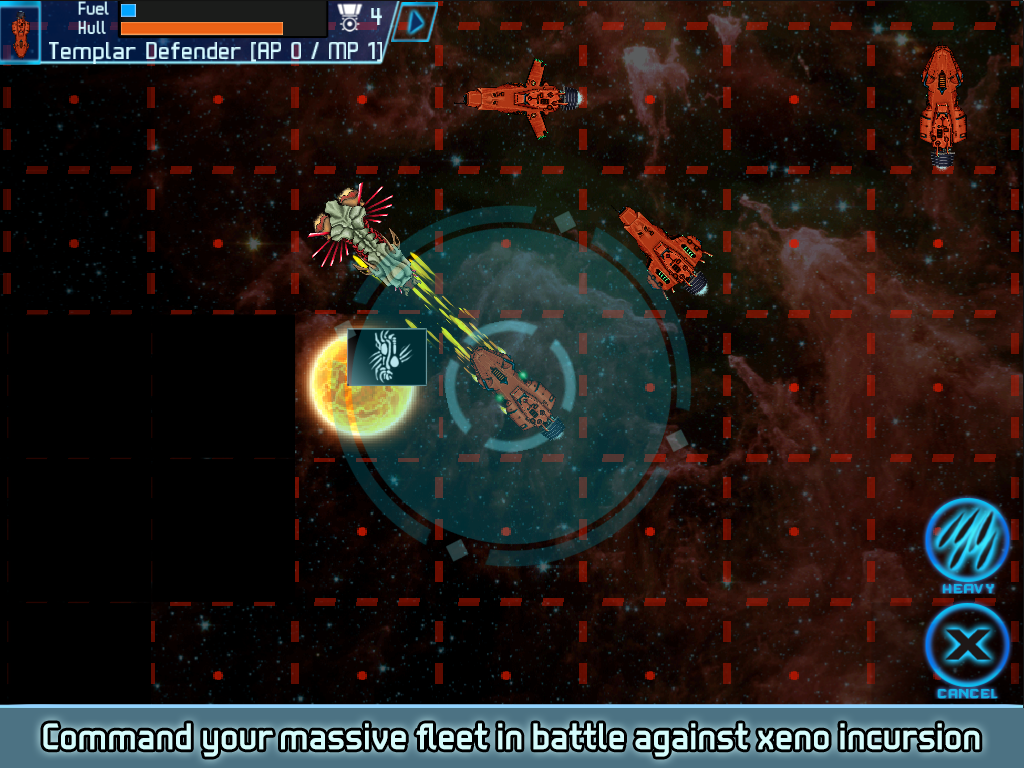Click the play arrow end-turn button
This screenshot has width=1024, height=768.
coord(416,21)
